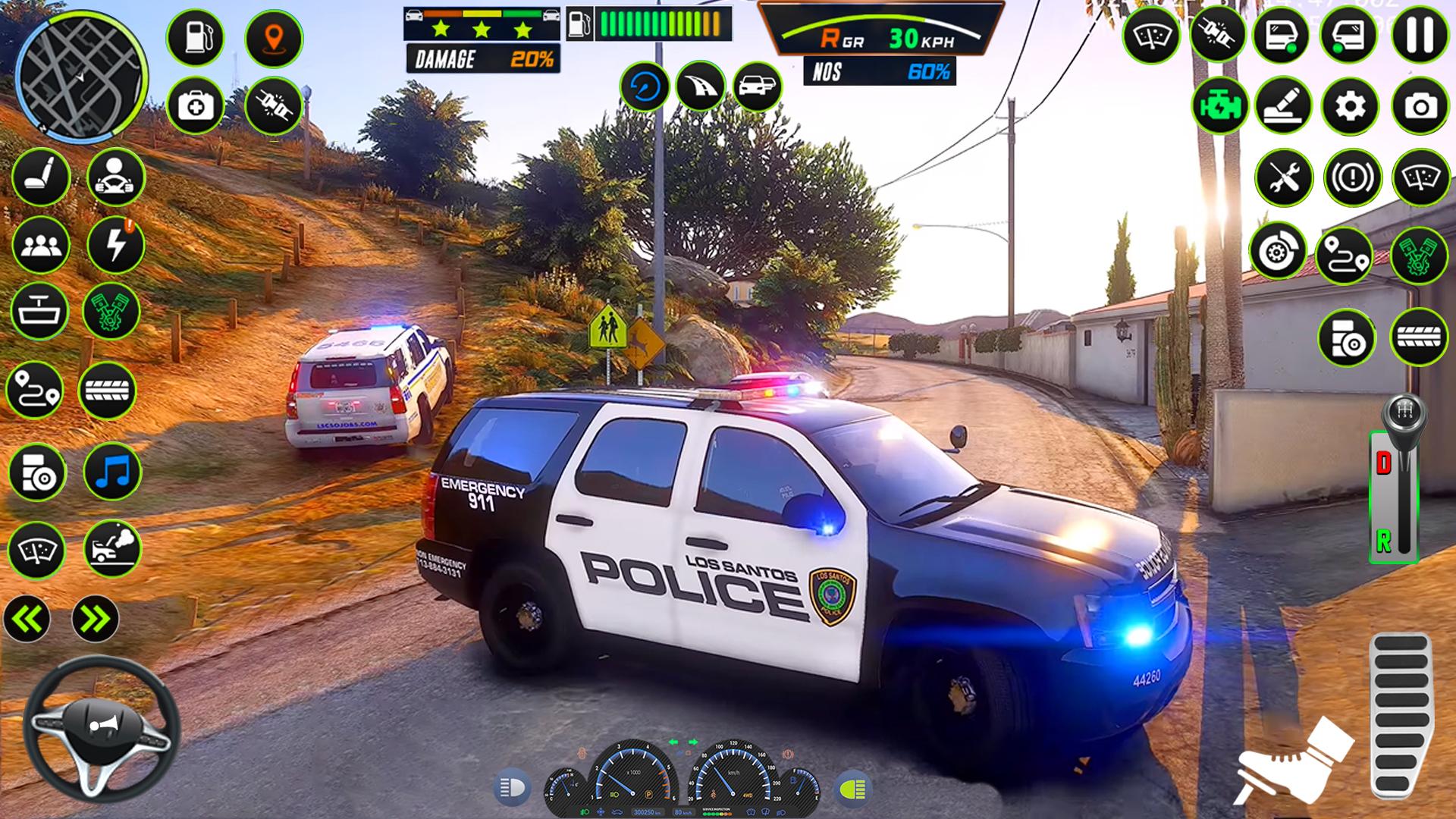Switch vehicles with the cars icon

(757, 86)
